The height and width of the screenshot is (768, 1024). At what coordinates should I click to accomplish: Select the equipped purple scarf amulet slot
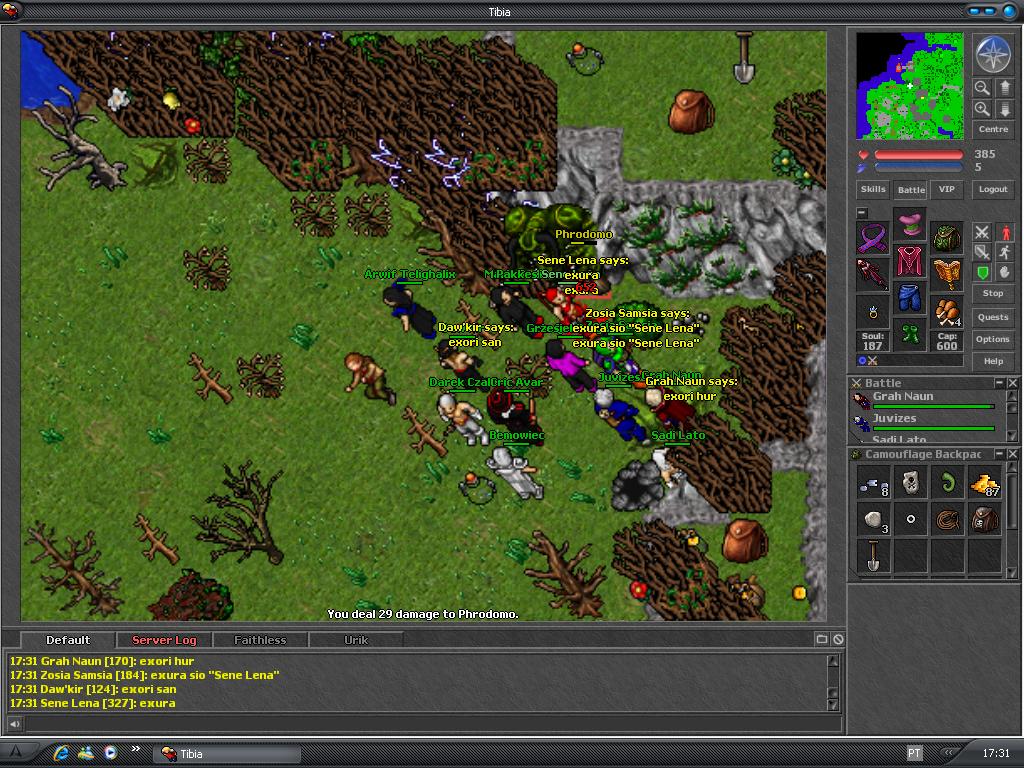pyautogui.click(x=873, y=238)
